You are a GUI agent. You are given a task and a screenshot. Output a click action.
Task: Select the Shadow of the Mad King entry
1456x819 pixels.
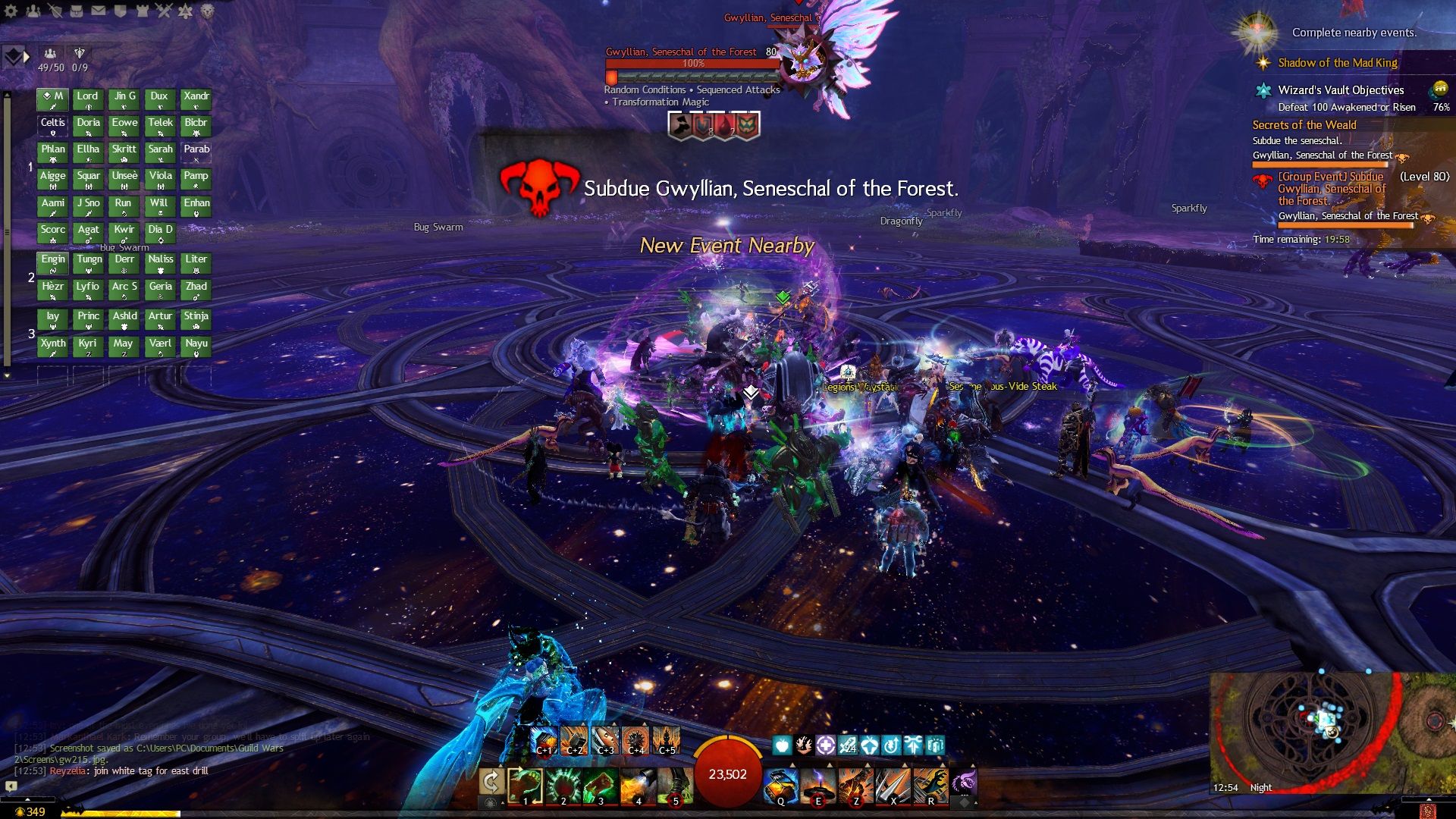click(x=1337, y=63)
